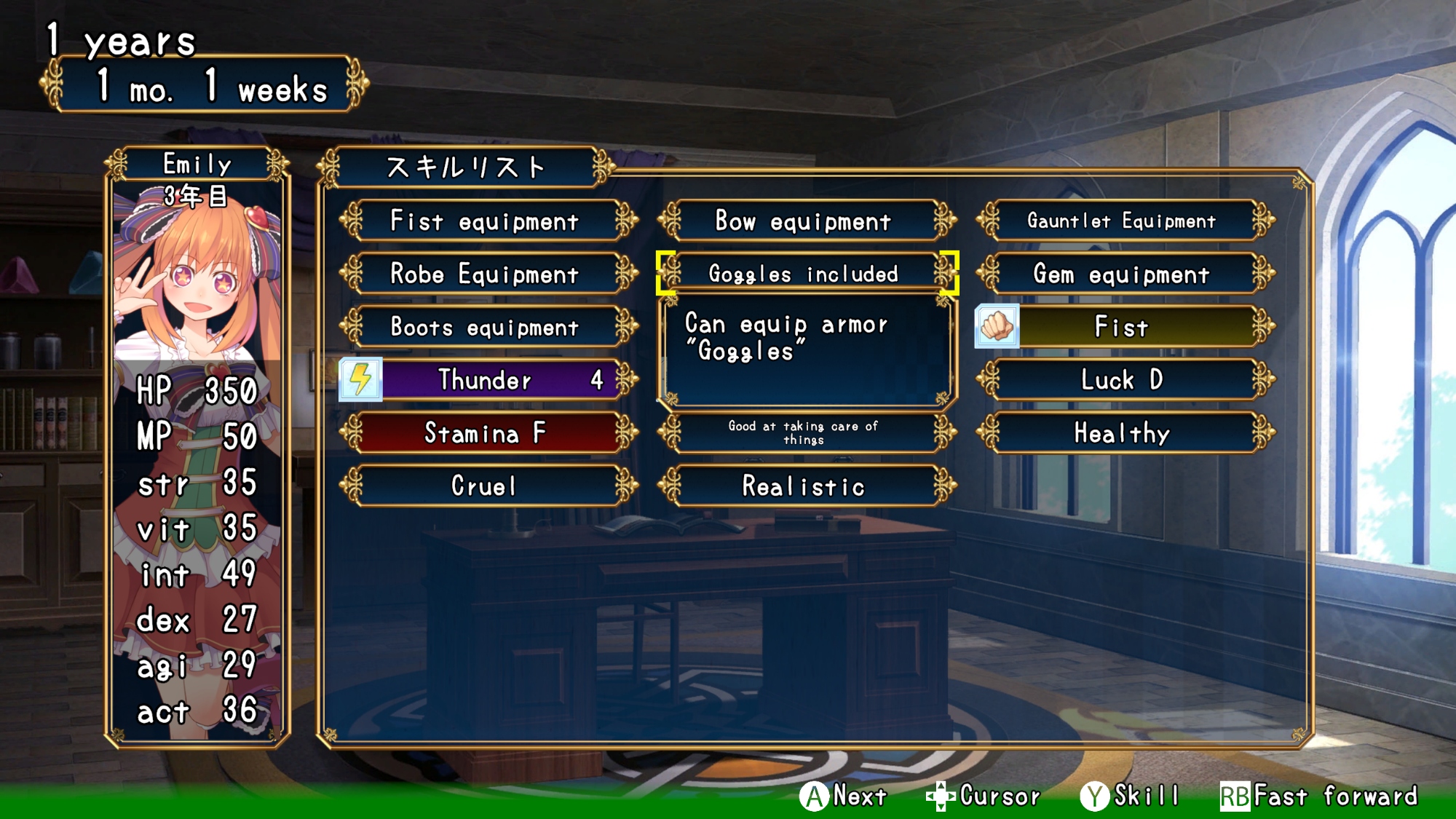Select the Healthy trait
This screenshot has width=1456, height=819.
(x=1122, y=433)
